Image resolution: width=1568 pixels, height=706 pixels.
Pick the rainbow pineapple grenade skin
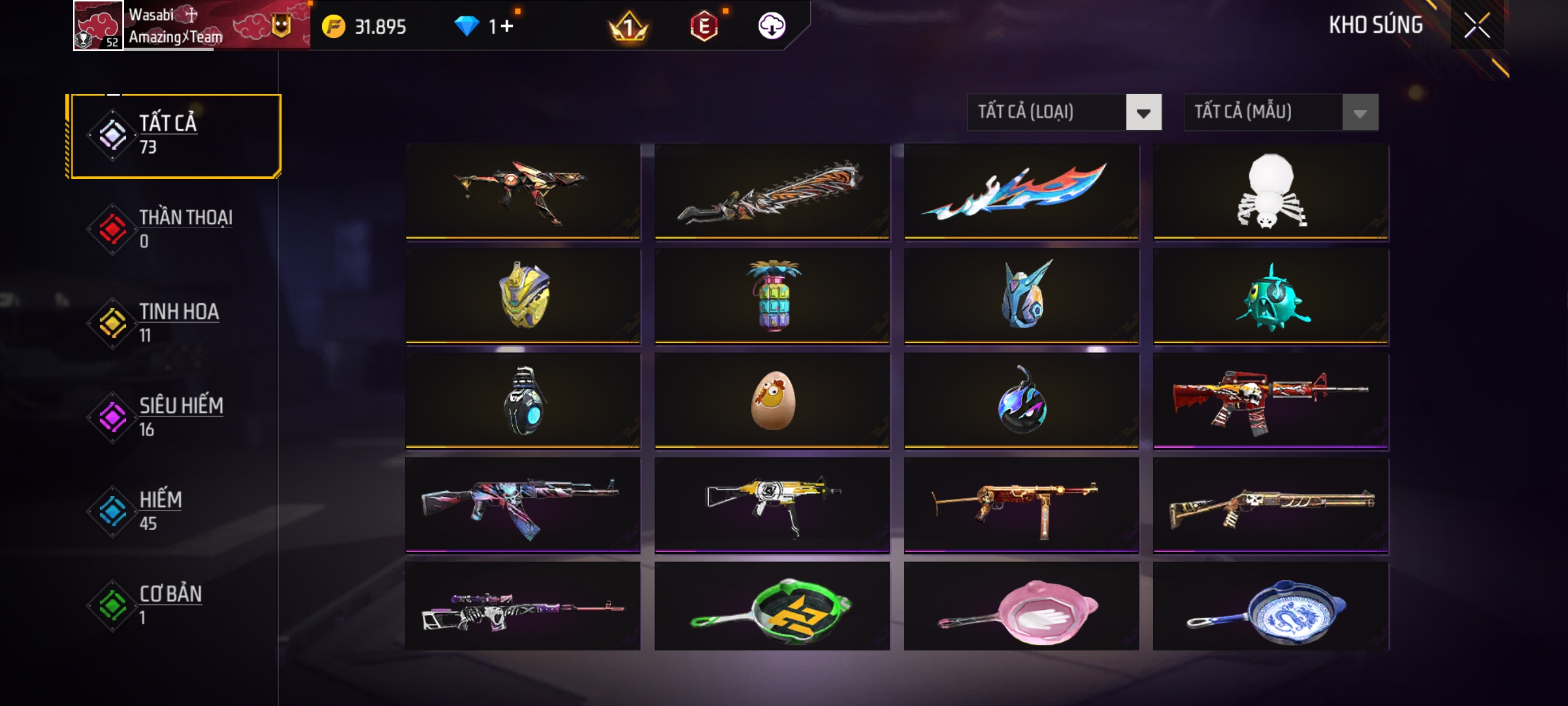[772, 295]
